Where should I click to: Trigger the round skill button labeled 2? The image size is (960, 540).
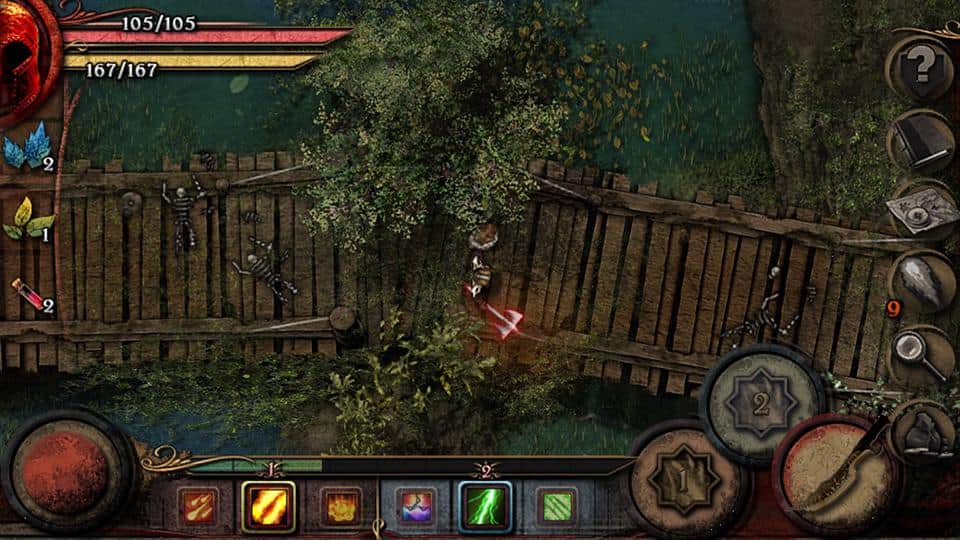pos(762,403)
